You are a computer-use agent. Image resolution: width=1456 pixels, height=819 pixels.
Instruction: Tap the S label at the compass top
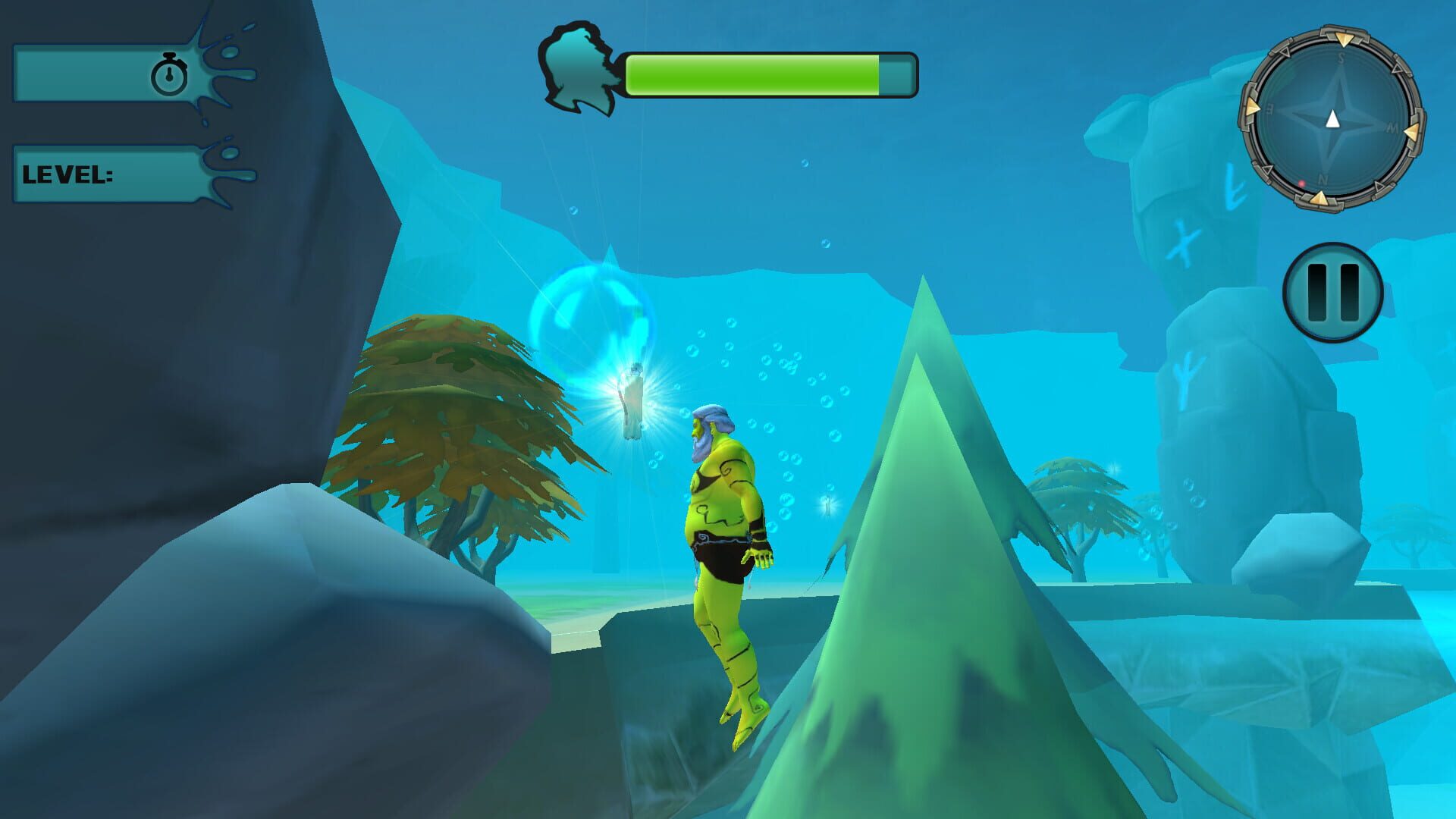coord(1340,58)
